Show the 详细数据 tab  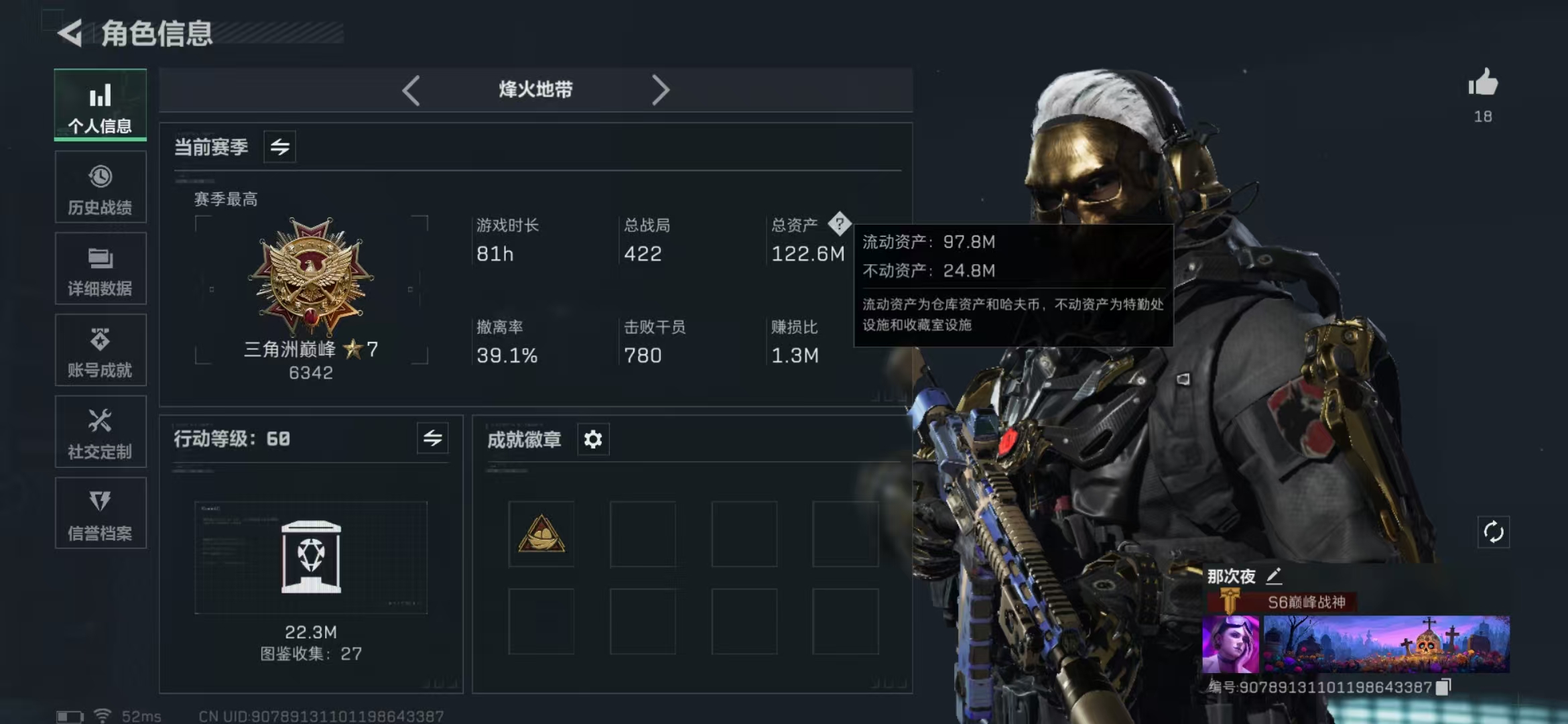tap(101, 269)
